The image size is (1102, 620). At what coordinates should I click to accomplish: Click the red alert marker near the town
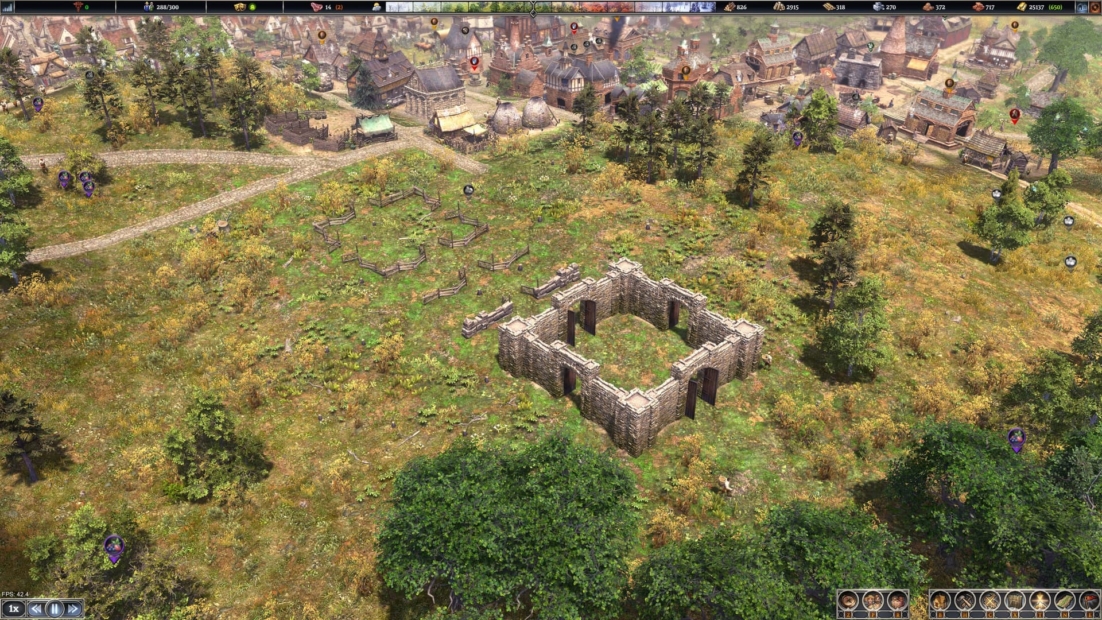click(x=1014, y=115)
